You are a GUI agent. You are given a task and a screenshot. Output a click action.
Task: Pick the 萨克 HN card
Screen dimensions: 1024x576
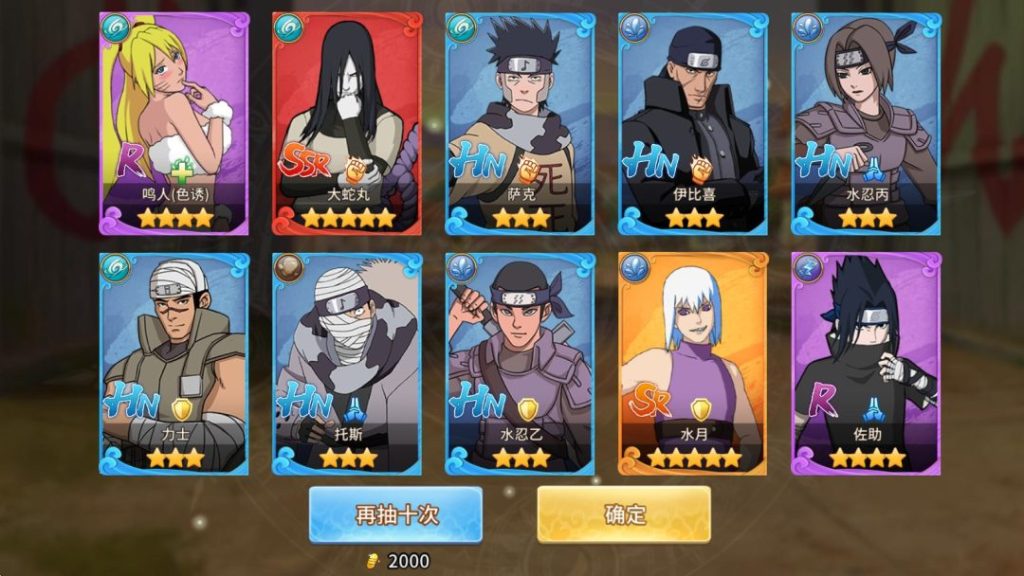(x=520, y=124)
